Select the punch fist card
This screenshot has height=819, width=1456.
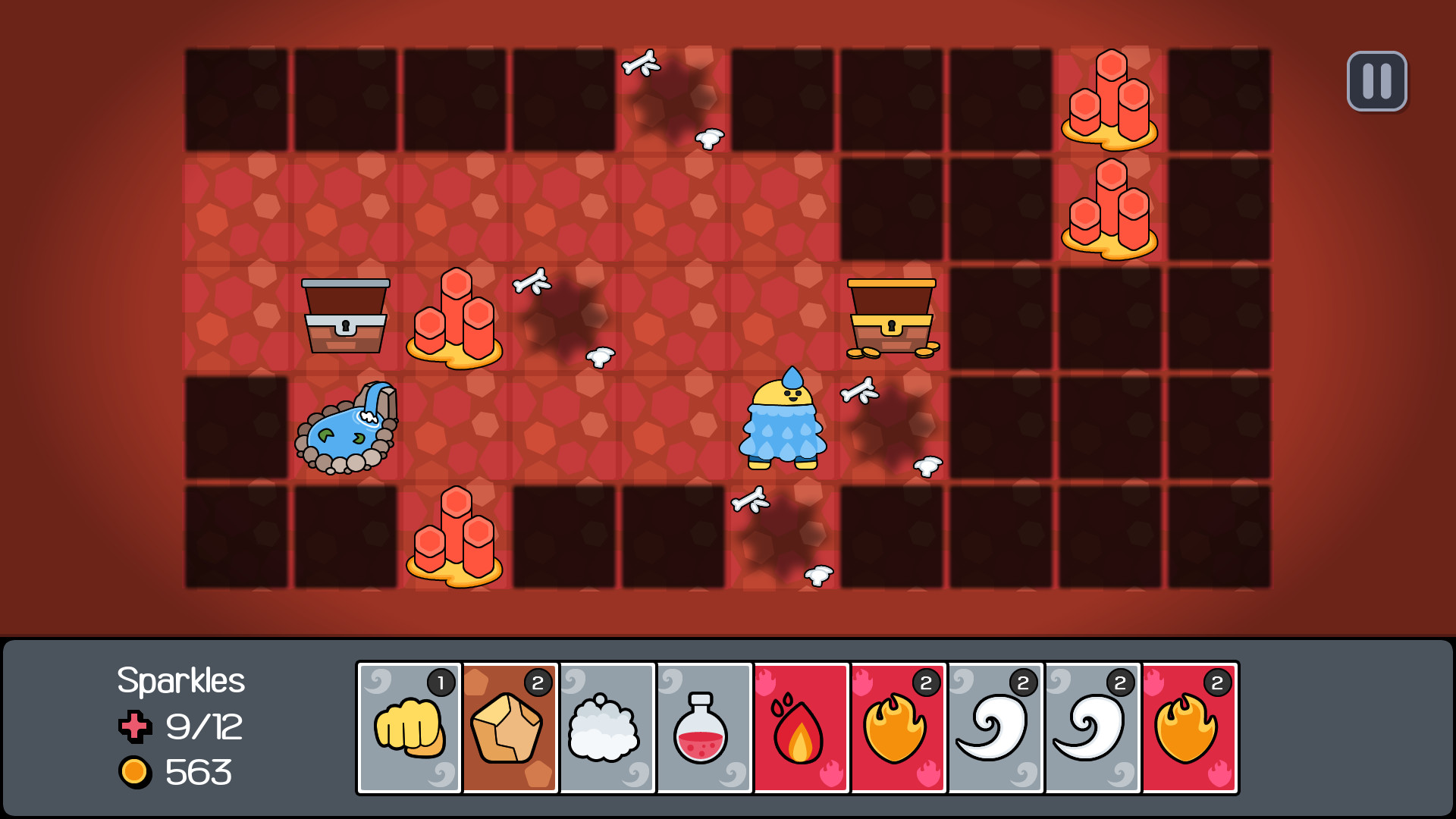(409, 726)
